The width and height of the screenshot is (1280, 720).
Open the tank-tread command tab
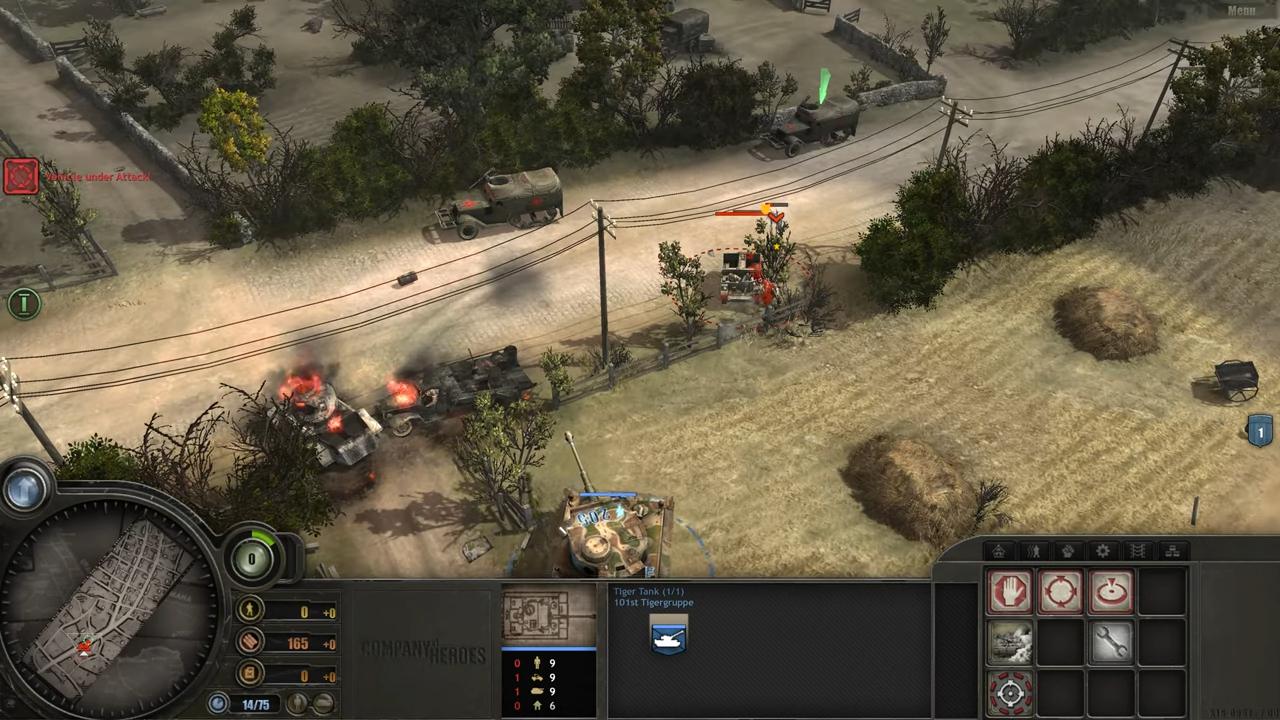pos(1138,551)
